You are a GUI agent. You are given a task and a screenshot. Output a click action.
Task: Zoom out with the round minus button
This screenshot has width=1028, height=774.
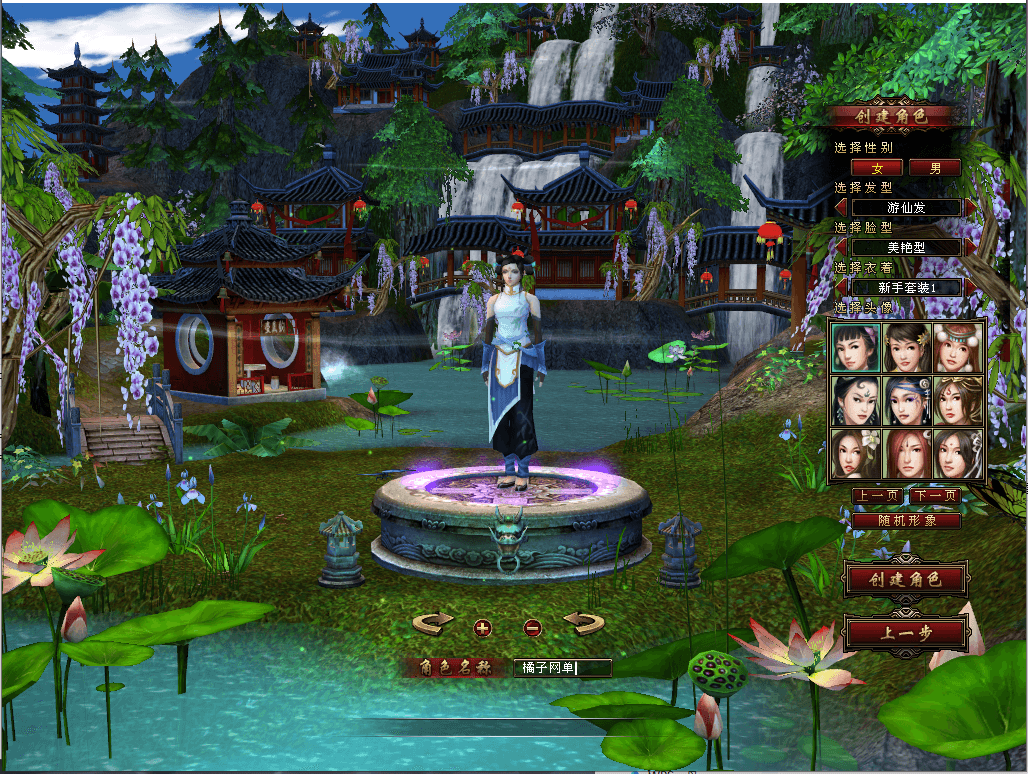point(533,628)
